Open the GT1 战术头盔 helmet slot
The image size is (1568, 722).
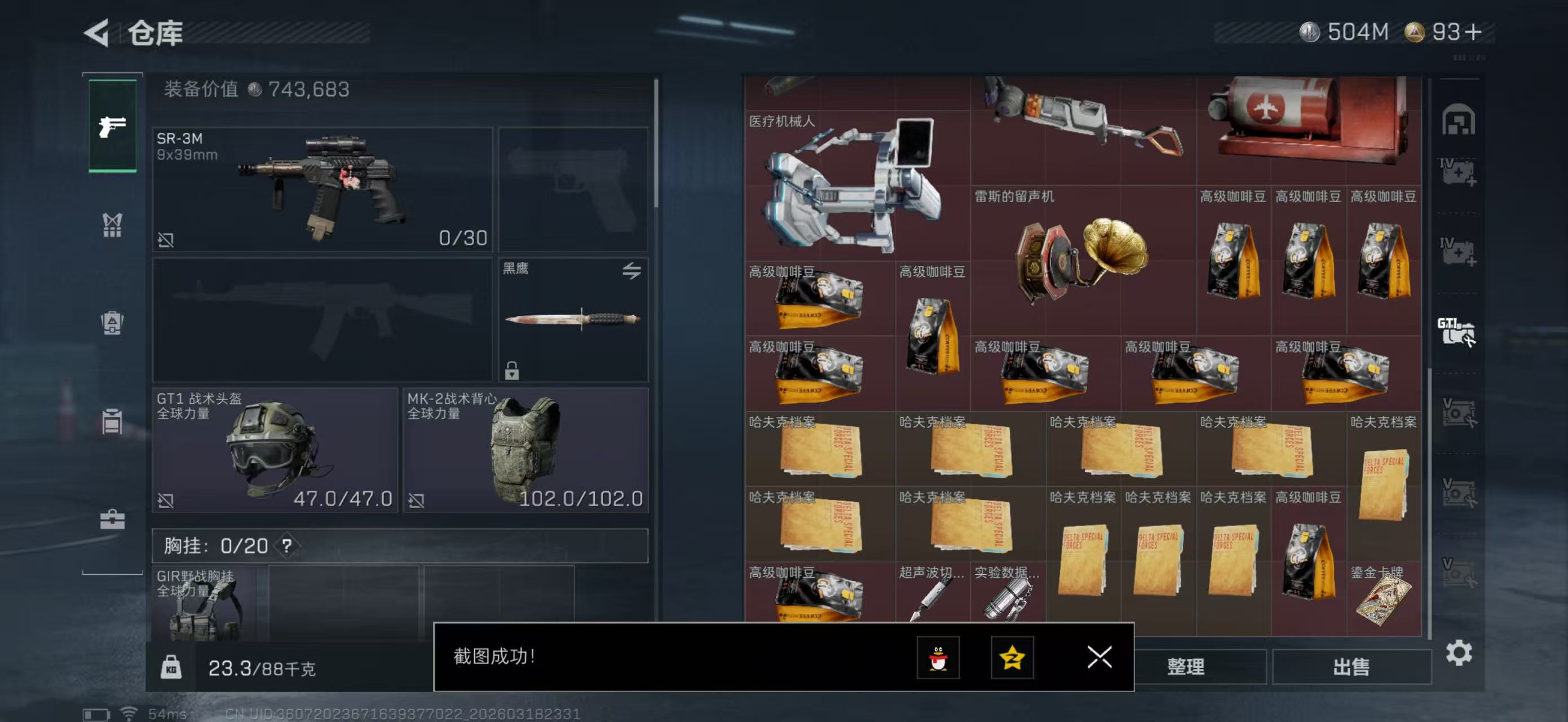[x=275, y=450]
